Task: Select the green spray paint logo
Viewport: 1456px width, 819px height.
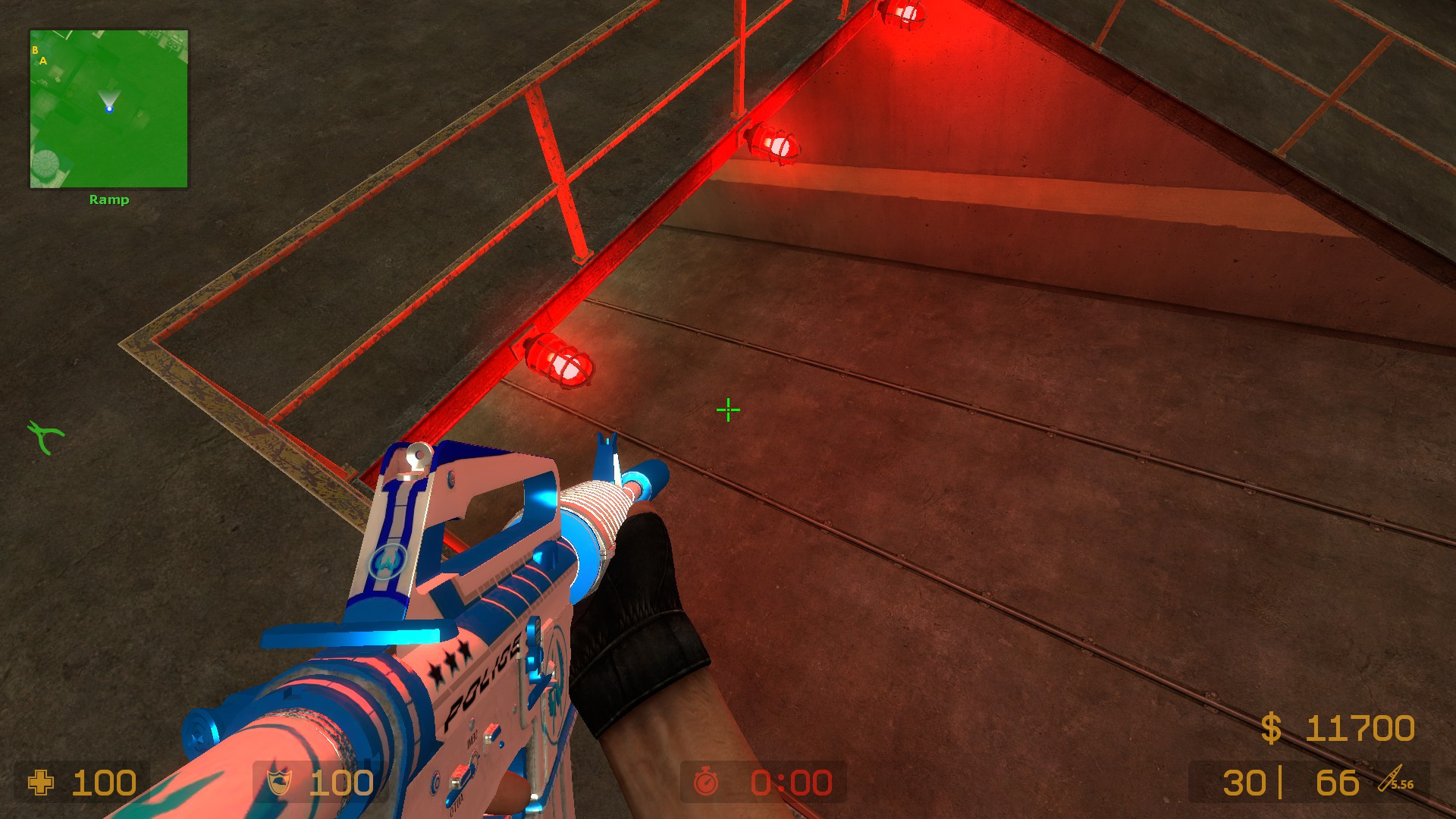Action: [x=45, y=438]
